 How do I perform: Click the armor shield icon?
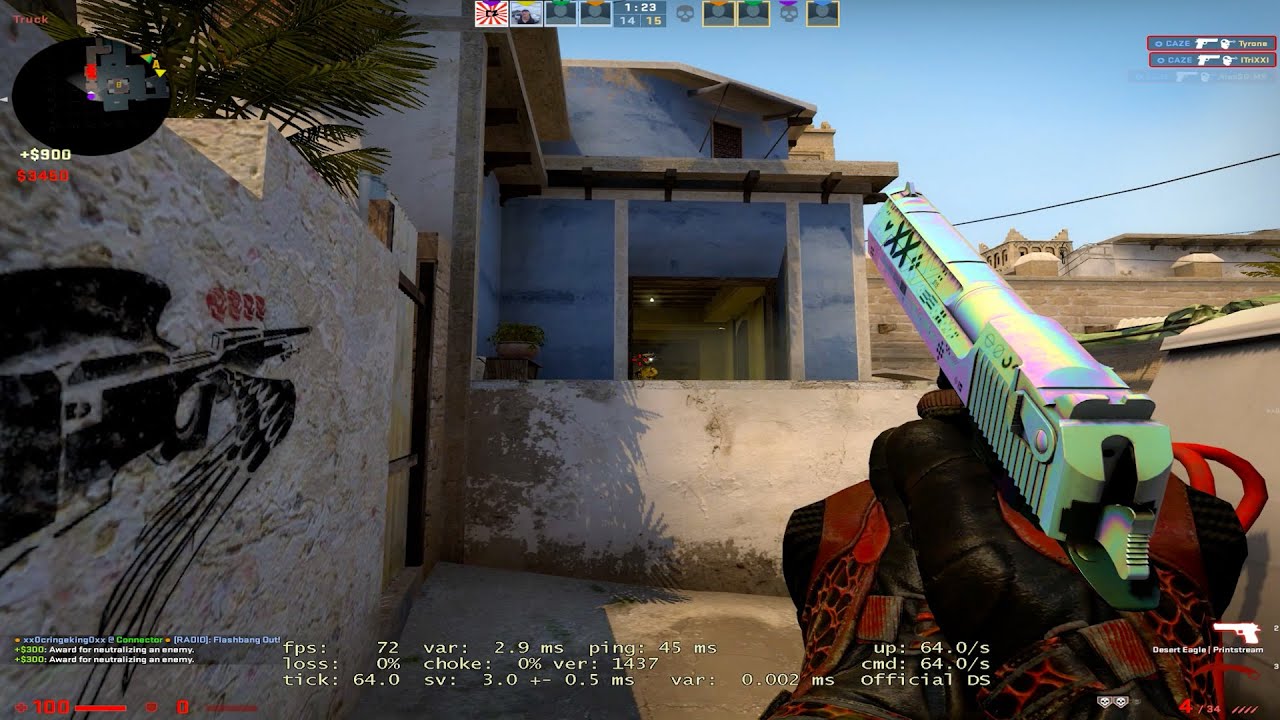[x=151, y=708]
